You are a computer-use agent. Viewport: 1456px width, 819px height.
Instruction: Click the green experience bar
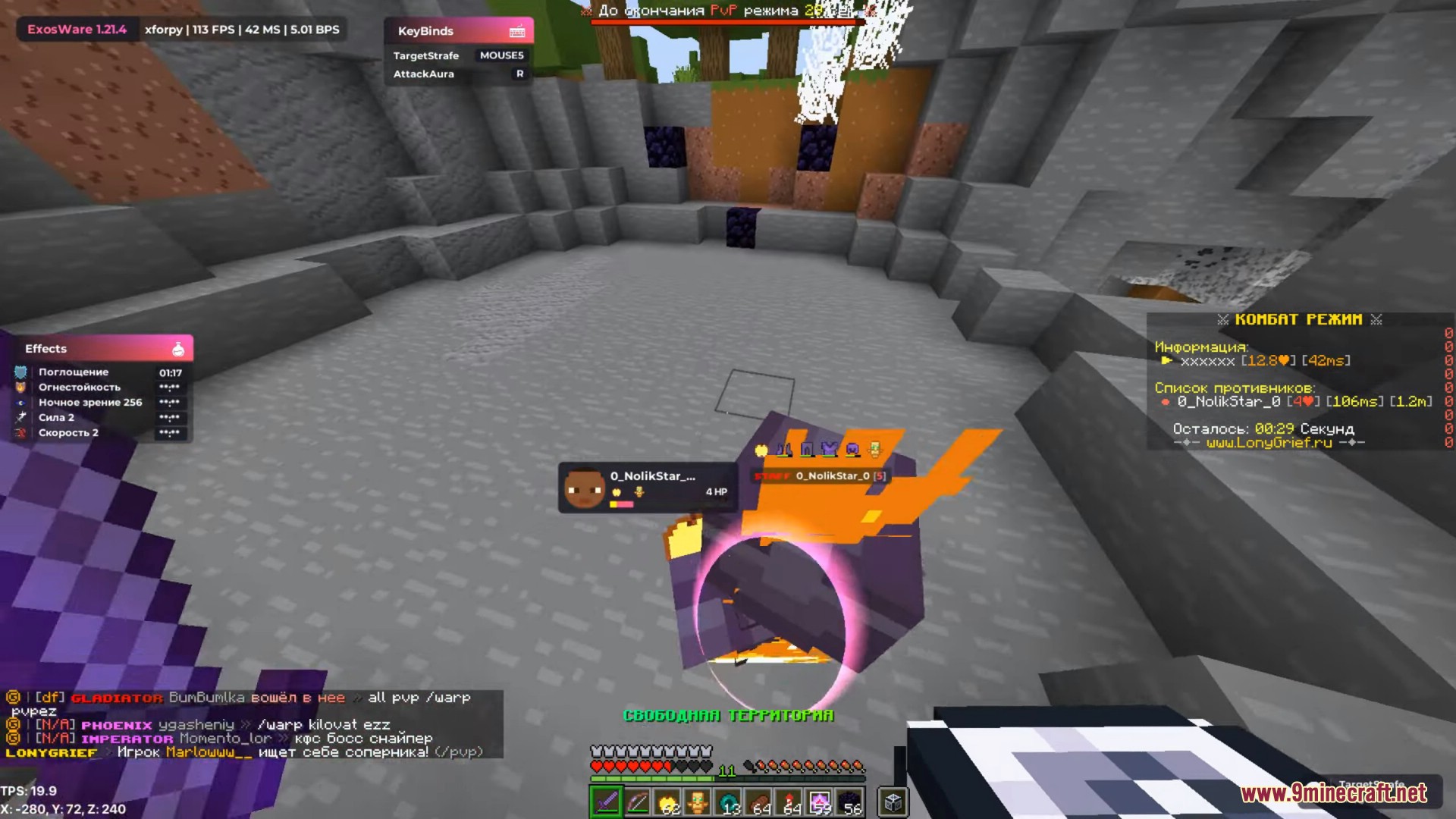coord(652,776)
